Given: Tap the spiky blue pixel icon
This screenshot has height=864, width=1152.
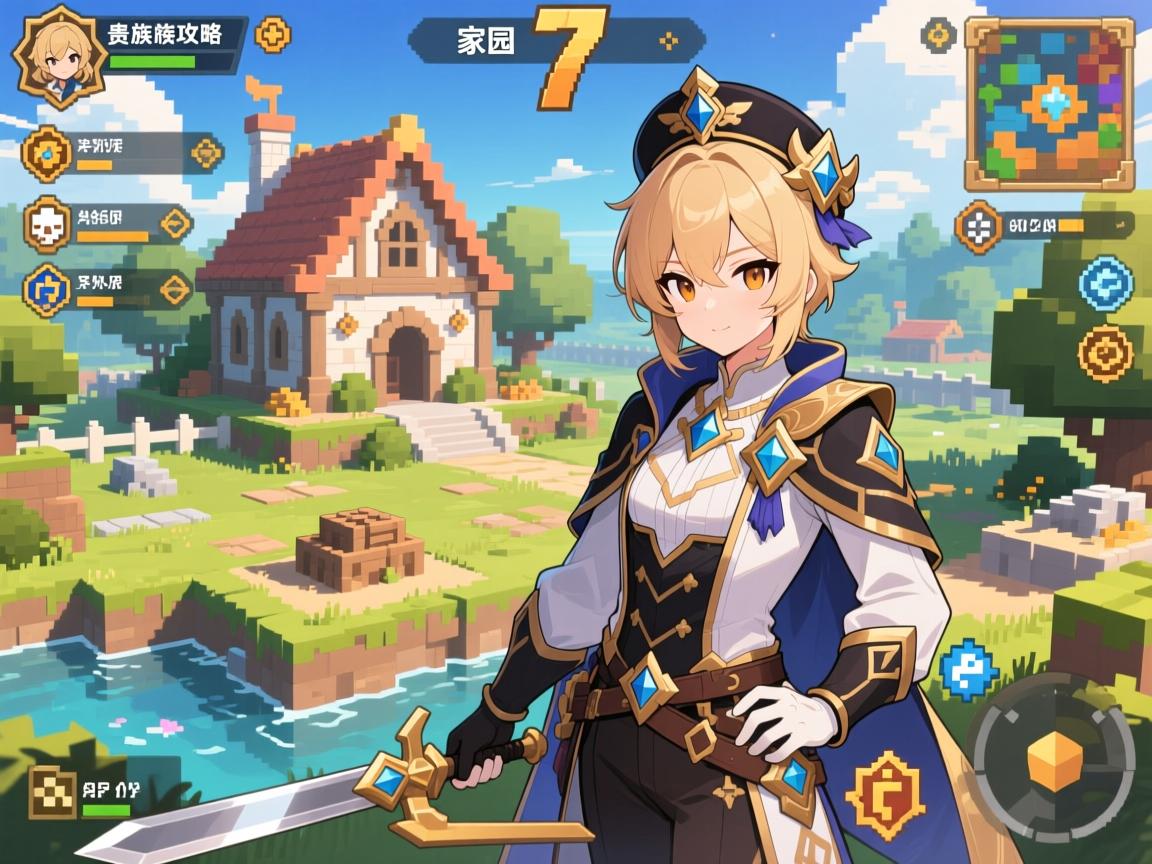Looking at the screenshot, I should 969,669.
